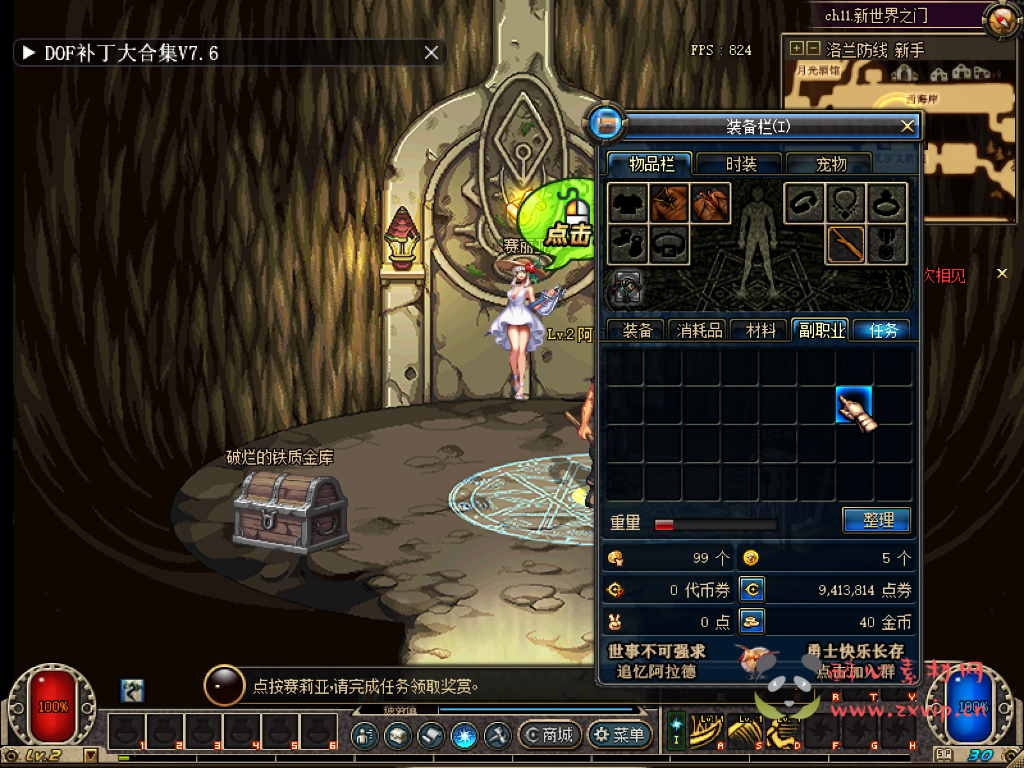Switch to the 时装 tab
Image resolution: width=1024 pixels, height=768 pixels.
click(740, 164)
